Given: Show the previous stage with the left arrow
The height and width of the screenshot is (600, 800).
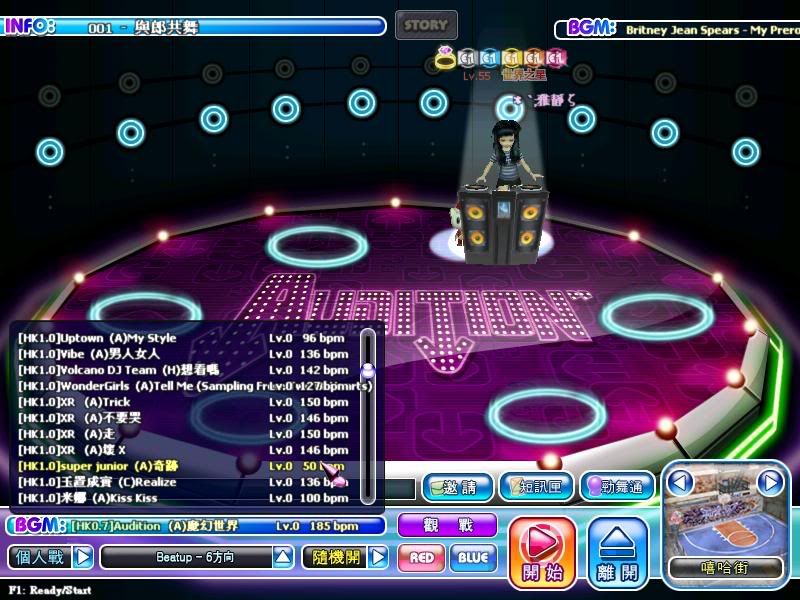Looking at the screenshot, I should point(681,483).
